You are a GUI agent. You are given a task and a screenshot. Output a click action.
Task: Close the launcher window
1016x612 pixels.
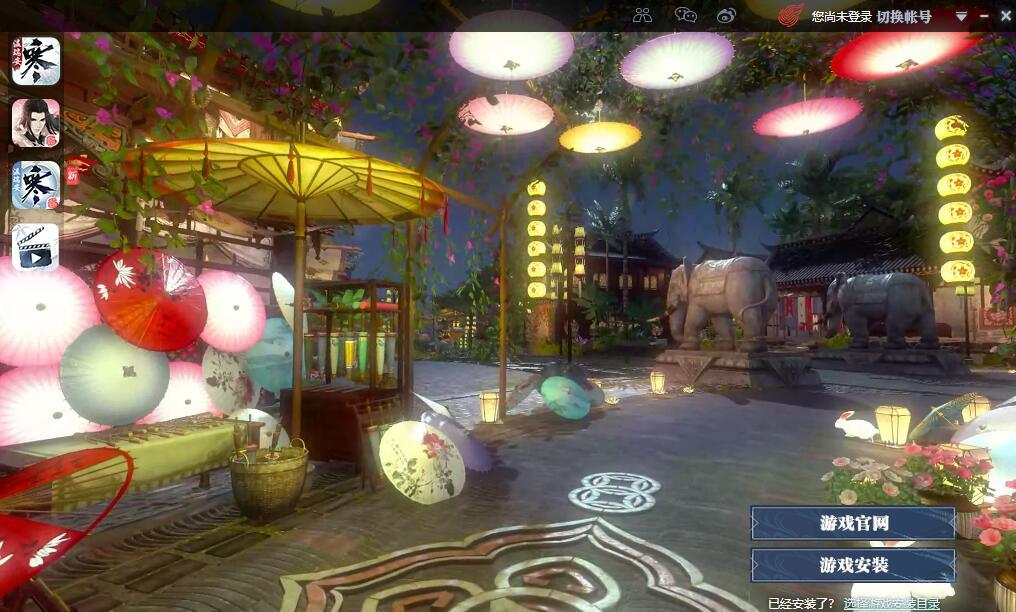1005,16
